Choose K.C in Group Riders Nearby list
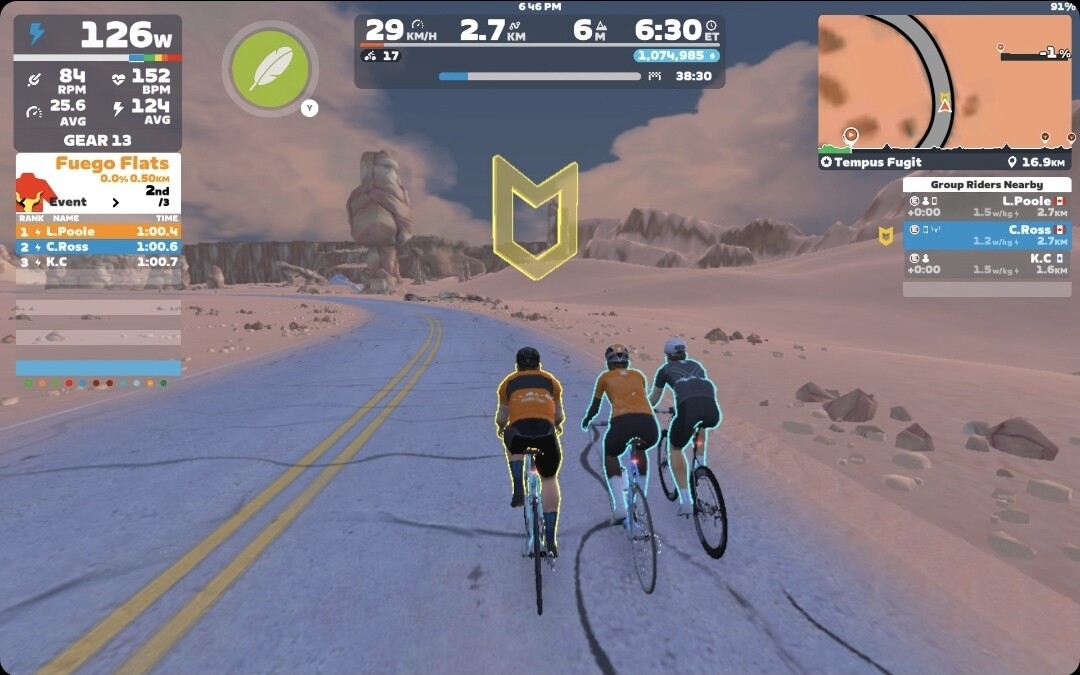The image size is (1080, 675). pyautogui.click(x=986, y=263)
